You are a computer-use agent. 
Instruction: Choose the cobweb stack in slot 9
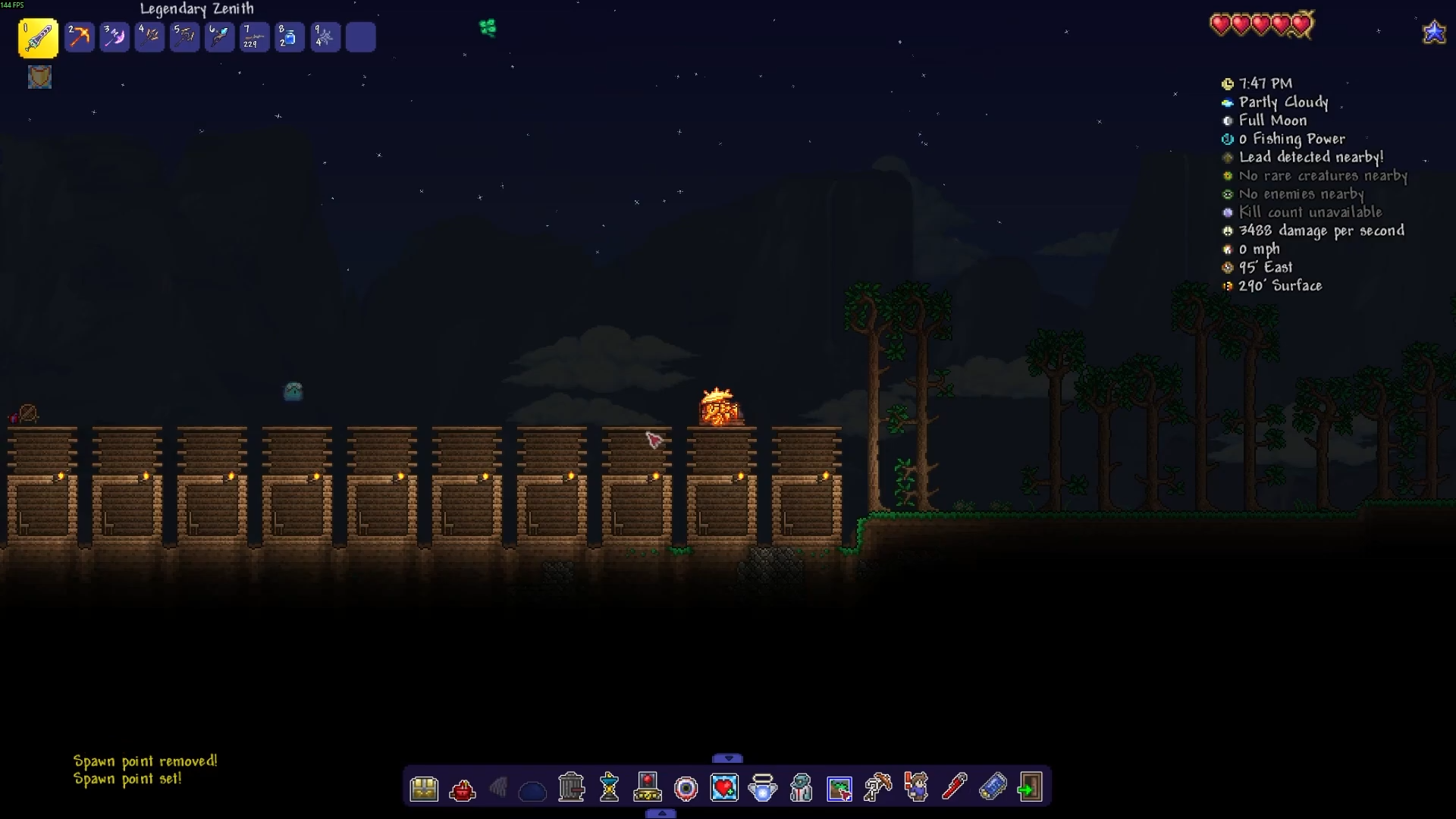click(x=325, y=37)
